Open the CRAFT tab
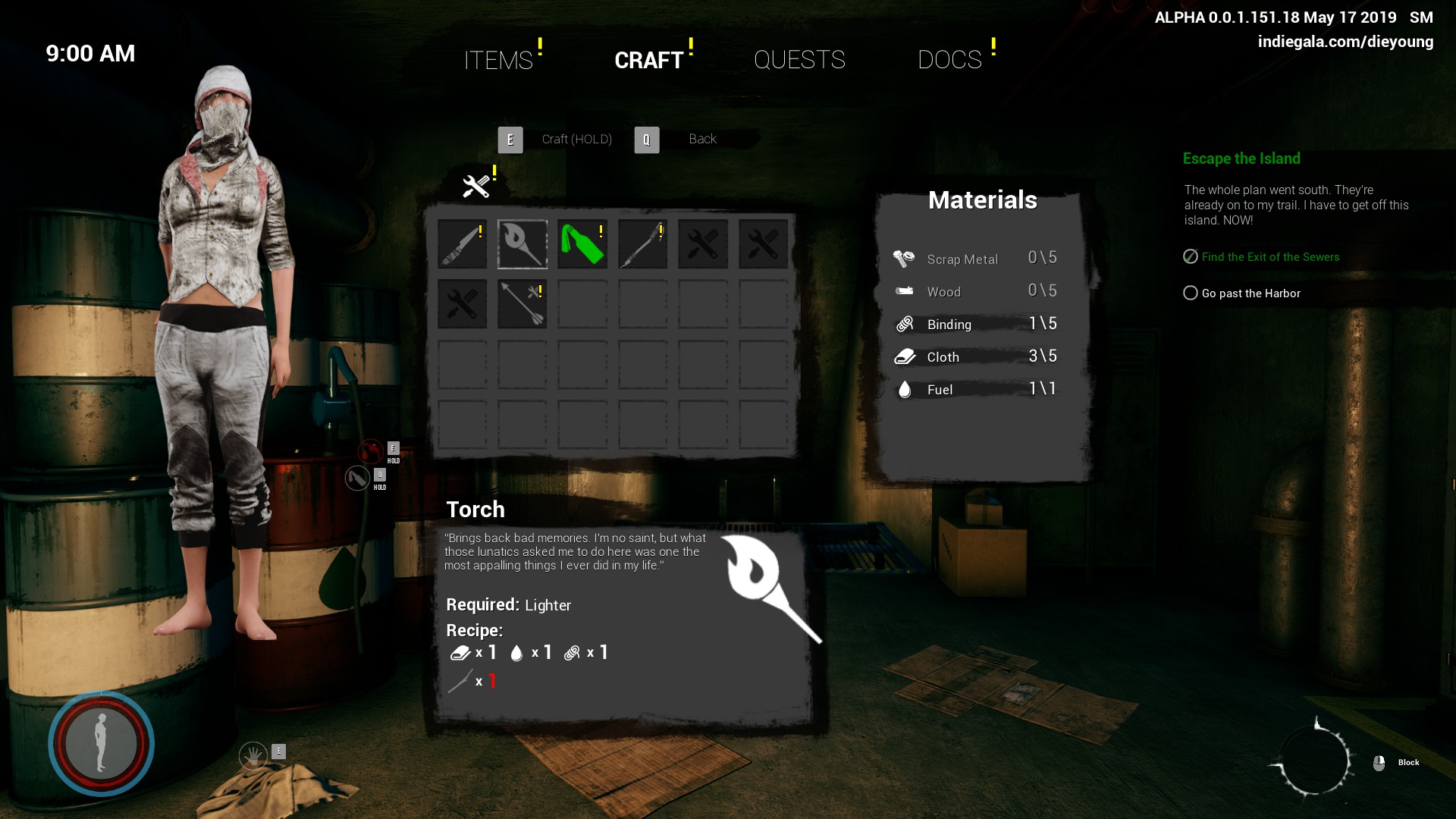Viewport: 1456px width, 819px height. (648, 60)
